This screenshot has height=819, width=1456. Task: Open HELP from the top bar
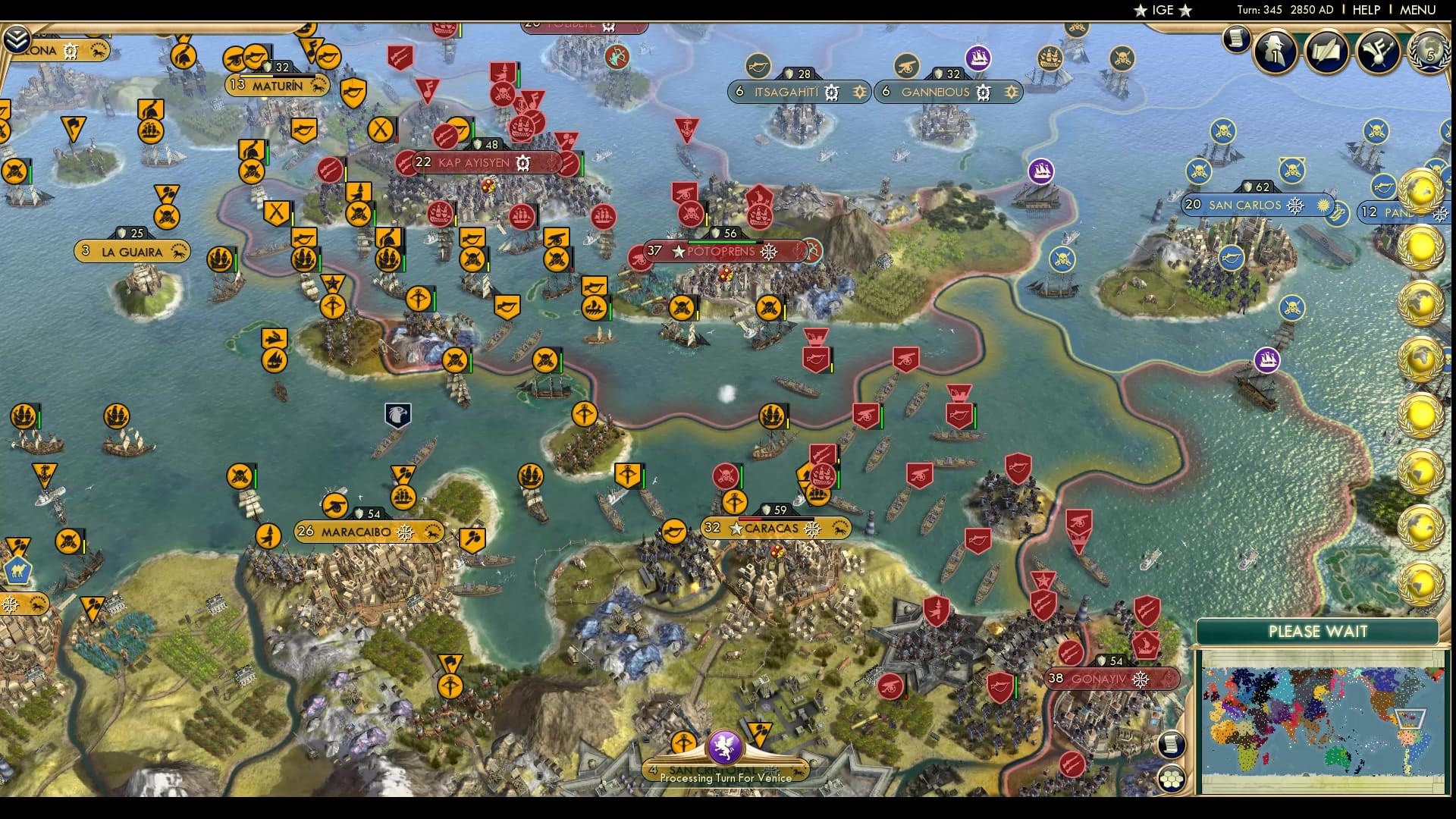[x=1365, y=10]
